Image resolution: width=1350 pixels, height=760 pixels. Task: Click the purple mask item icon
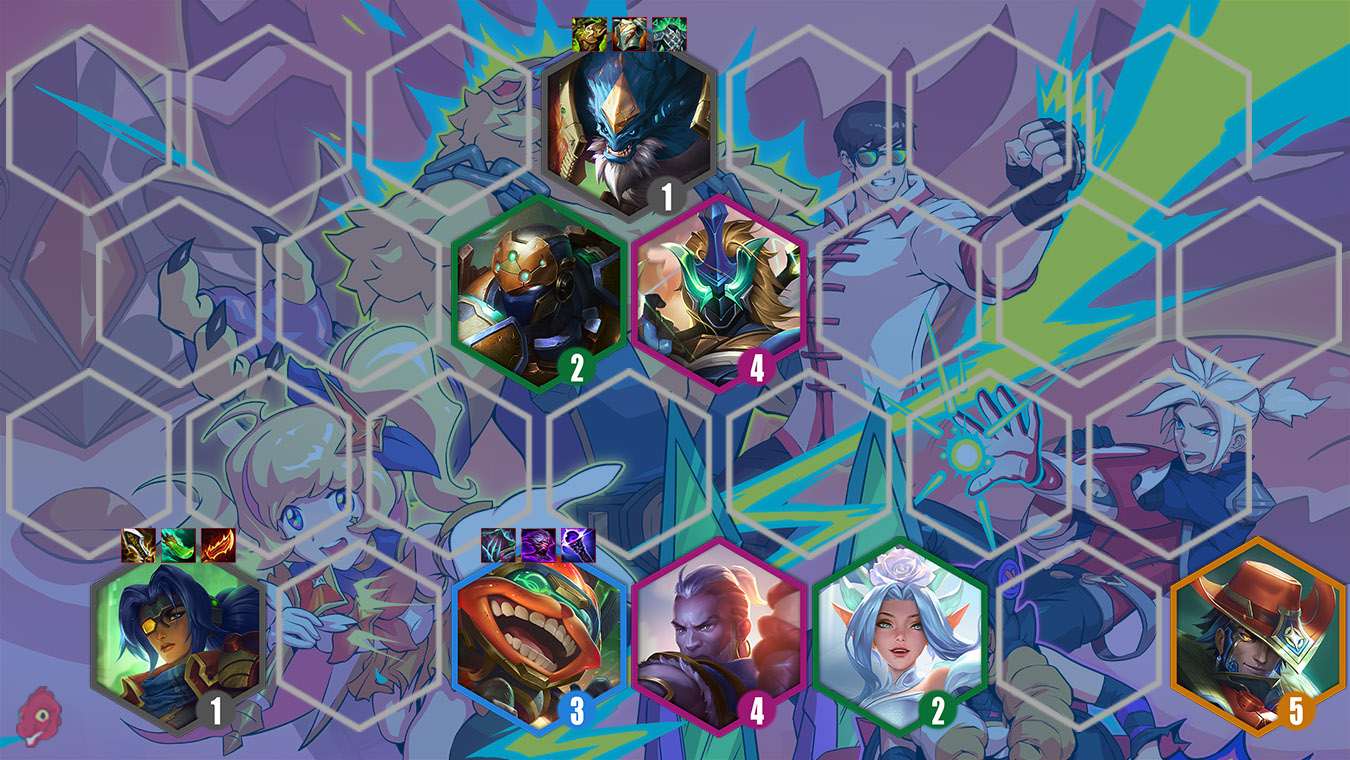(538, 545)
